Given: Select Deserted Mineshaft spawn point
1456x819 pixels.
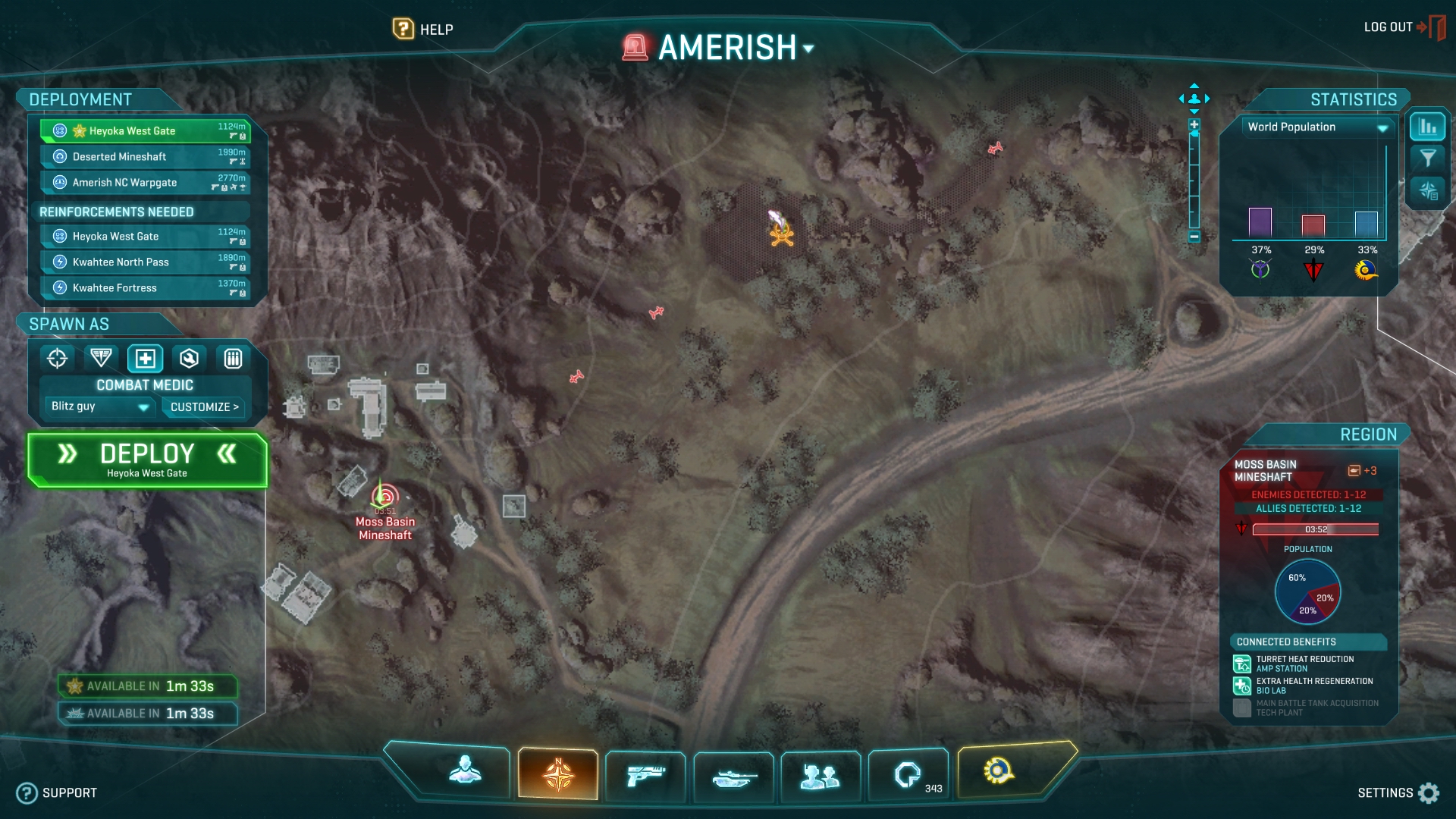Looking at the screenshot, I should pos(144,157).
